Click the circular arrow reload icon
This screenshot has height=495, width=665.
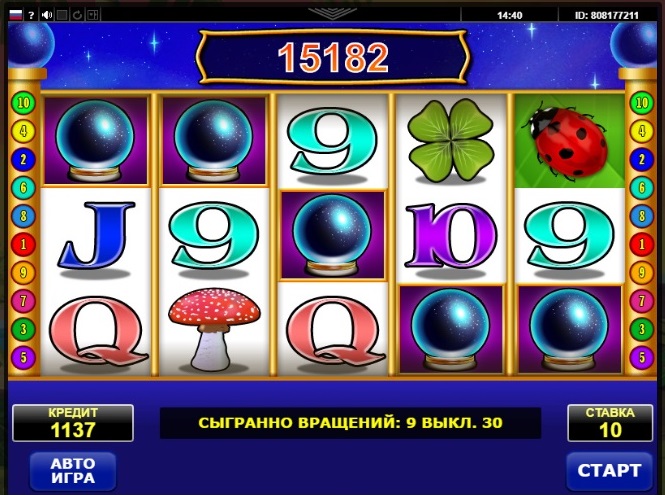(77, 15)
